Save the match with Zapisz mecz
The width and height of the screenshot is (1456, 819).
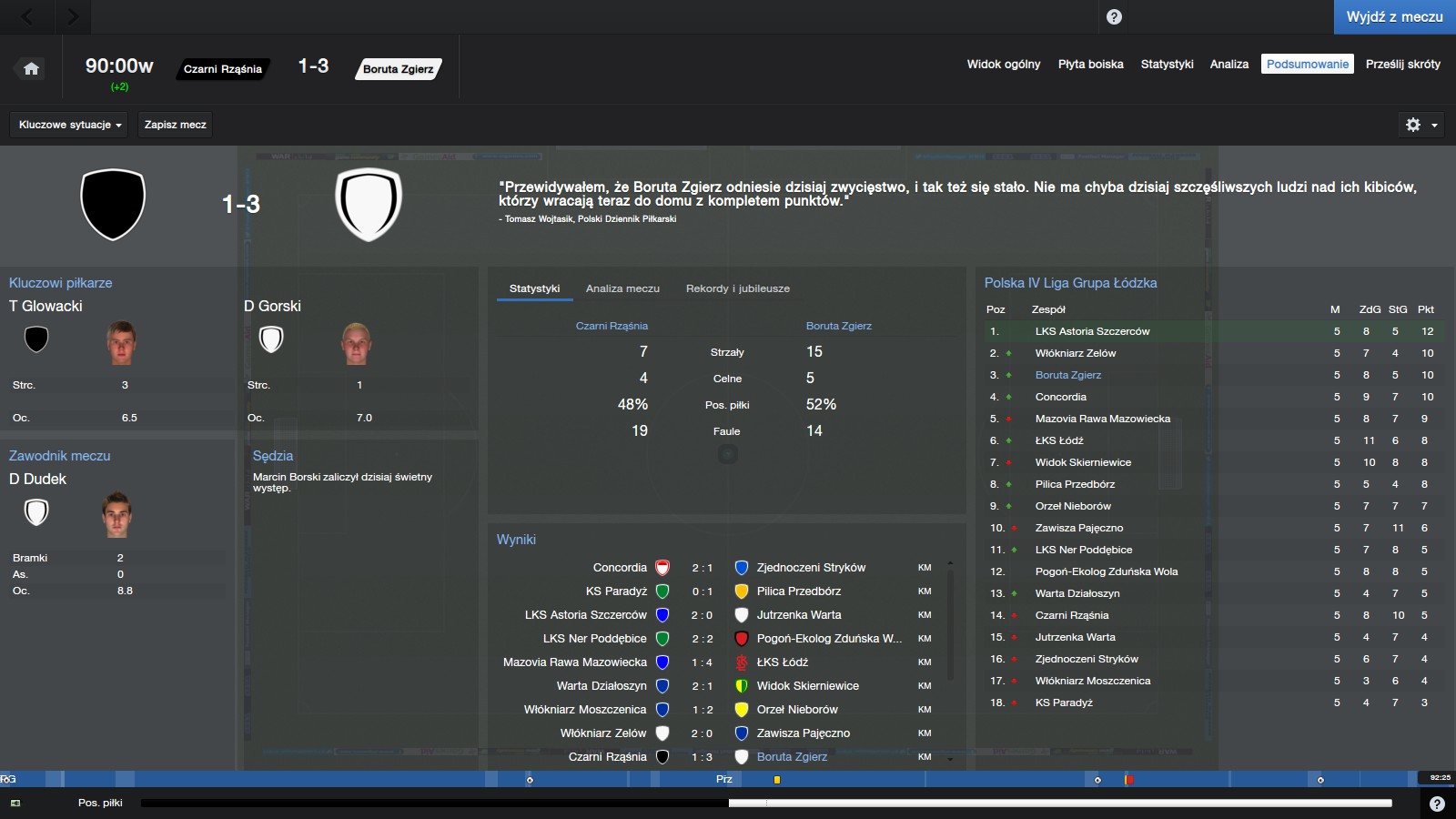175,125
